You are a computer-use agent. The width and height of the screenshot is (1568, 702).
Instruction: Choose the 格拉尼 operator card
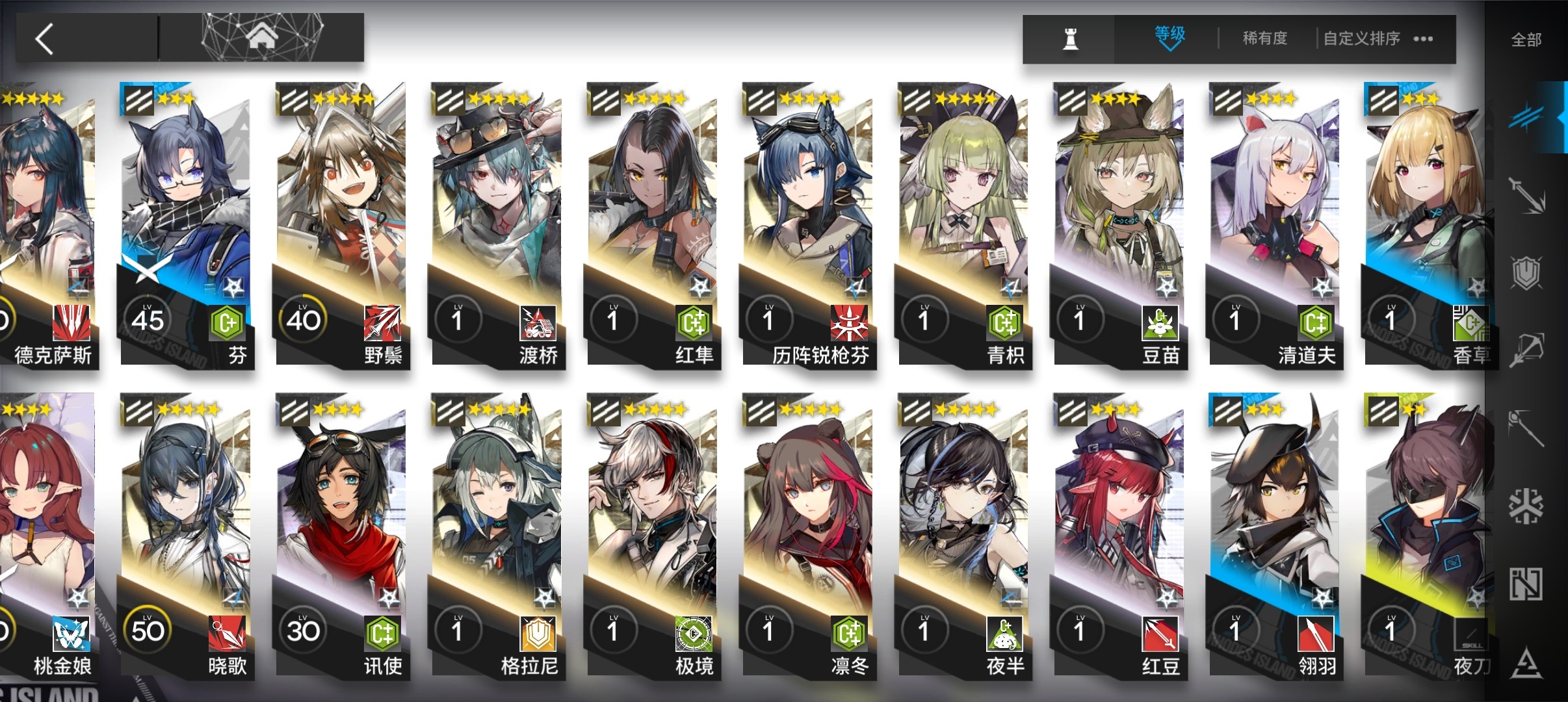point(497,533)
